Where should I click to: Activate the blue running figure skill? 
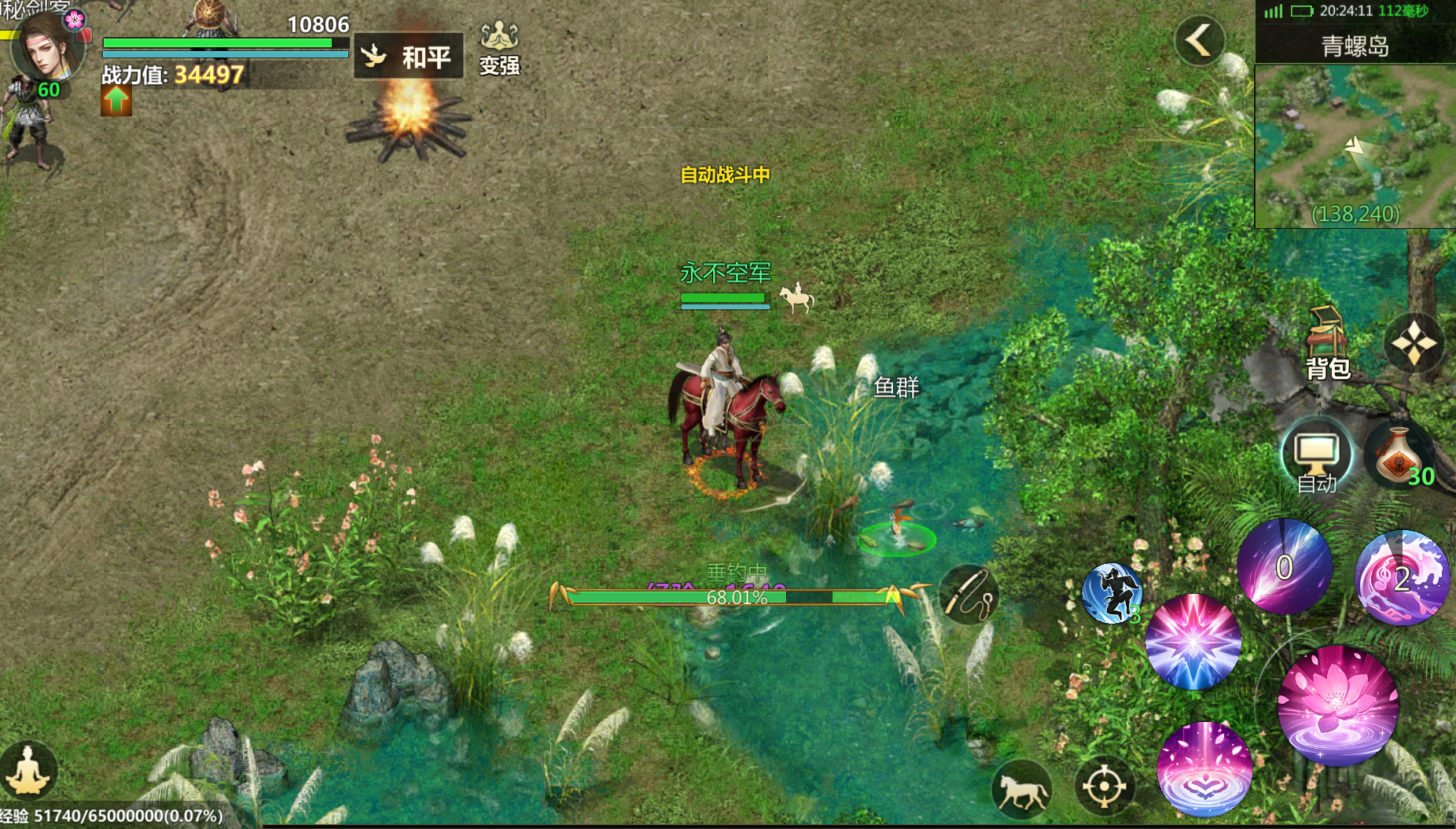pyautogui.click(x=1112, y=594)
